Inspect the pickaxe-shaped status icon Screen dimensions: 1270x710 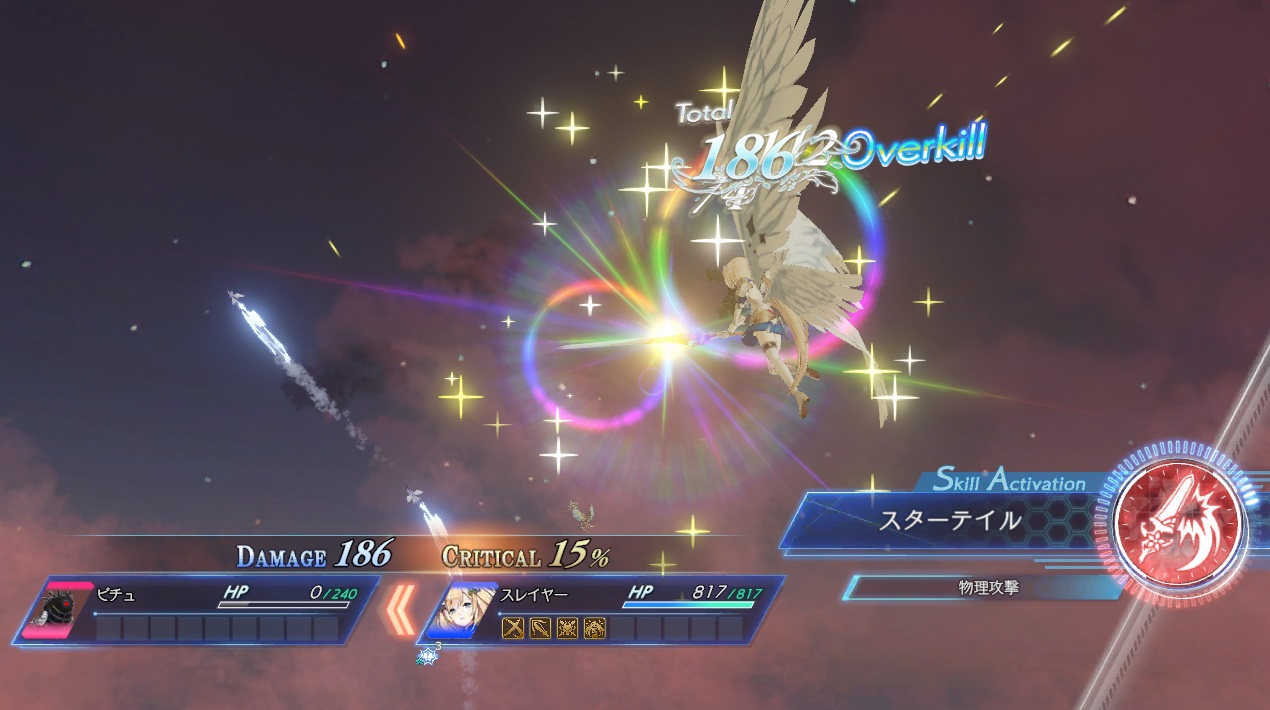pyautogui.click(x=540, y=628)
